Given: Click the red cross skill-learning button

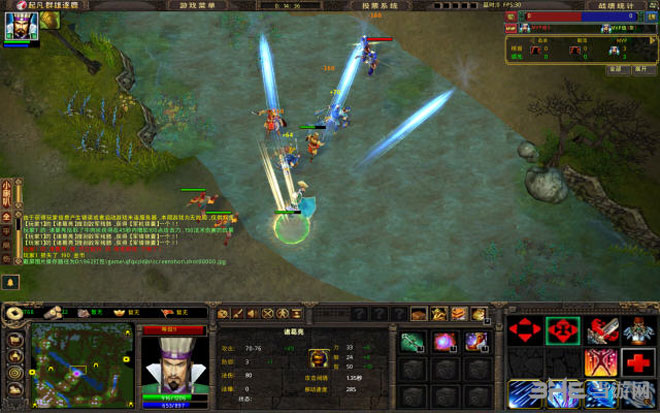Looking at the screenshot, I should click(x=637, y=362).
